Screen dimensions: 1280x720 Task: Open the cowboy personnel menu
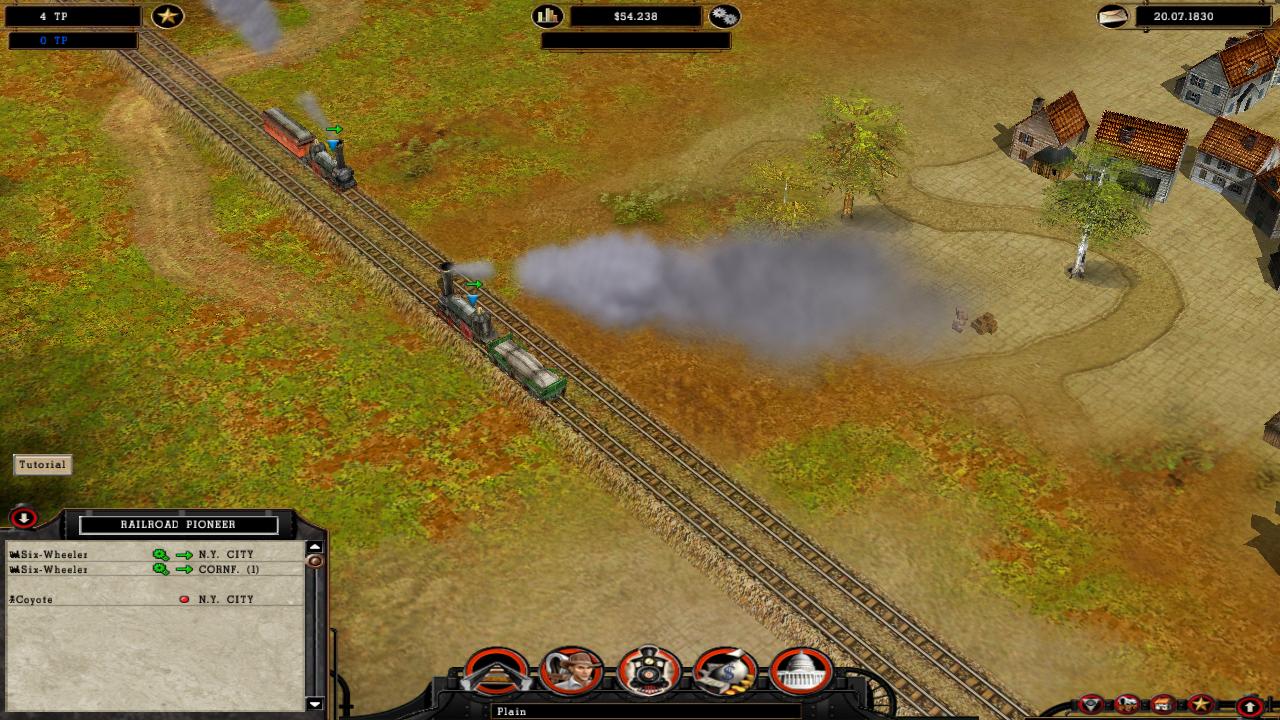[x=572, y=672]
